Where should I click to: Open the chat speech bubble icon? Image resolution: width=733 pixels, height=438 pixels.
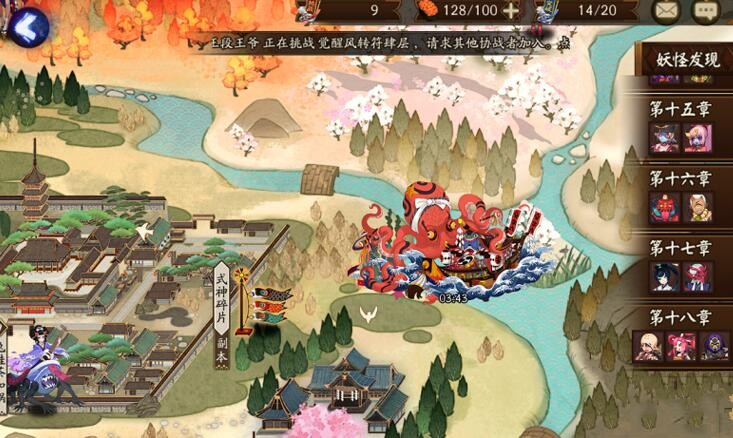(x=708, y=11)
